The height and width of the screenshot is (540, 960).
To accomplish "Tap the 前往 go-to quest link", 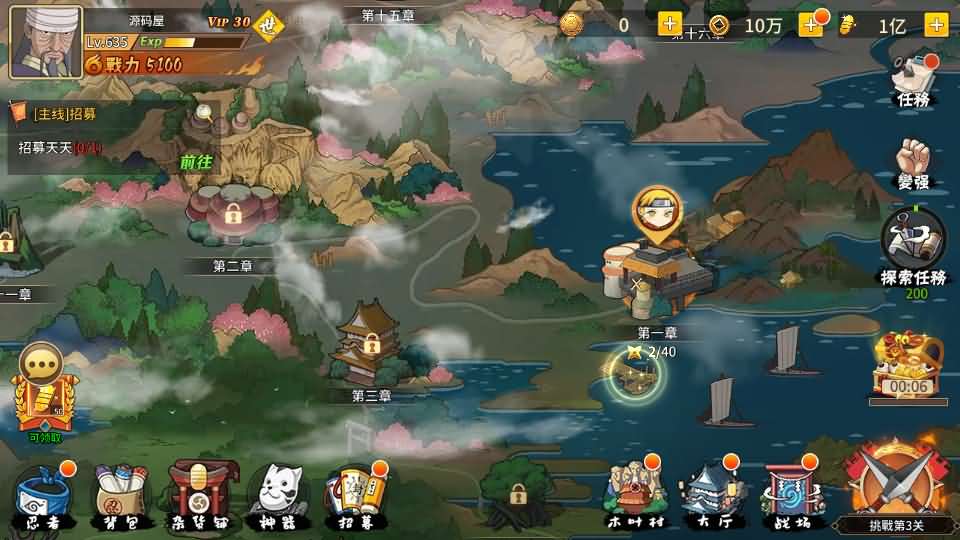I will point(195,161).
